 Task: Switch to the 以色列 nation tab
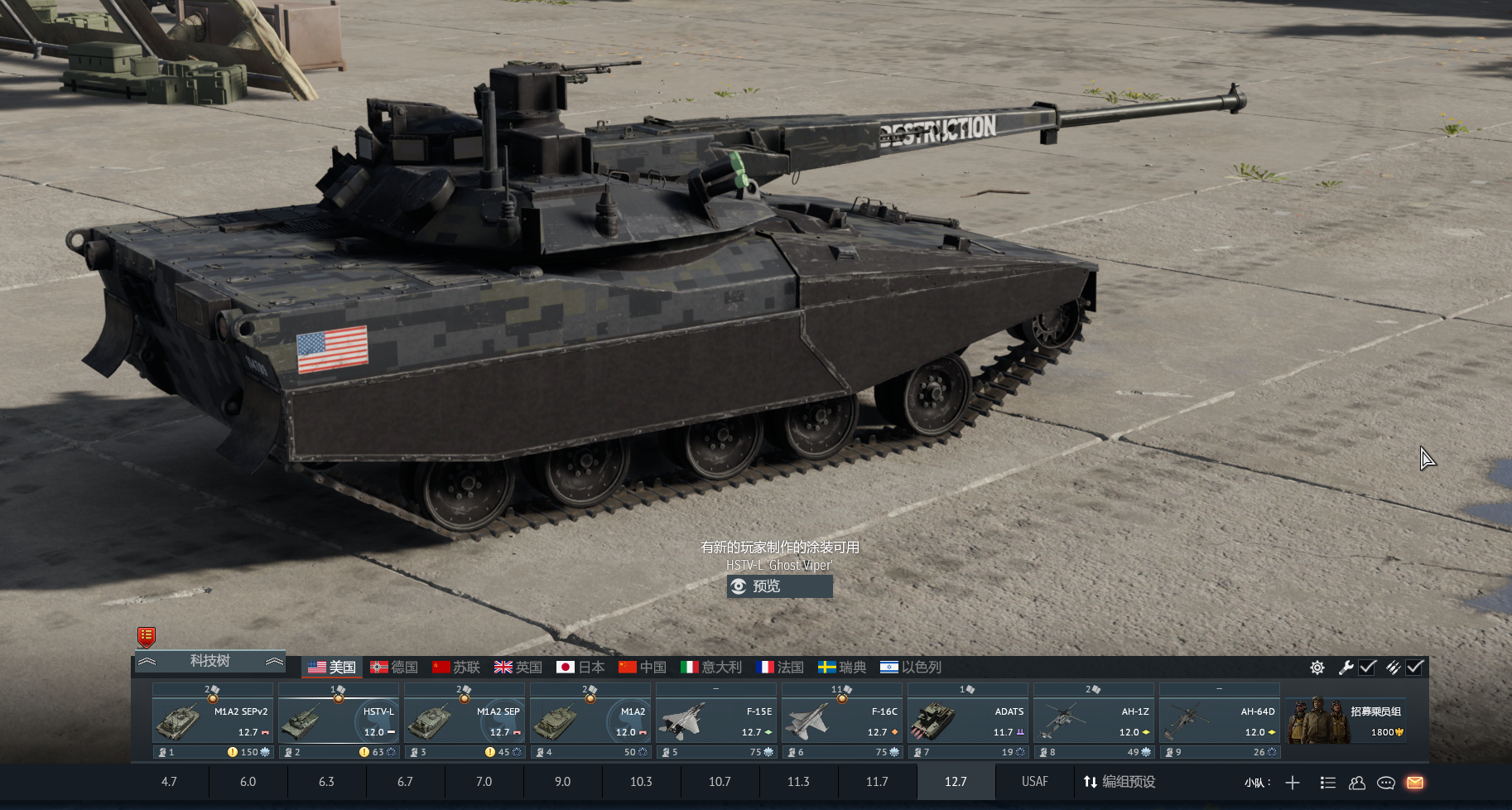coord(911,668)
